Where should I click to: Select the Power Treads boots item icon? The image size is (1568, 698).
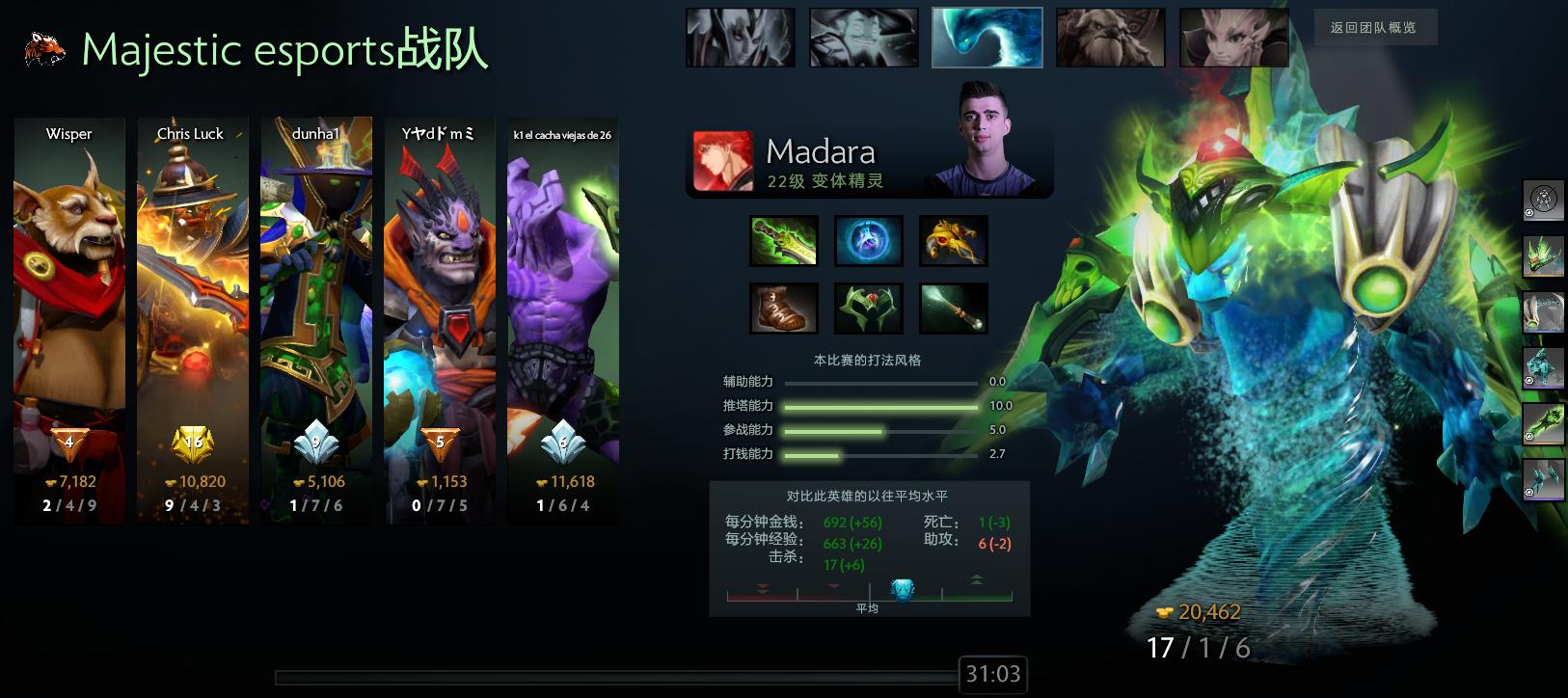[783, 308]
